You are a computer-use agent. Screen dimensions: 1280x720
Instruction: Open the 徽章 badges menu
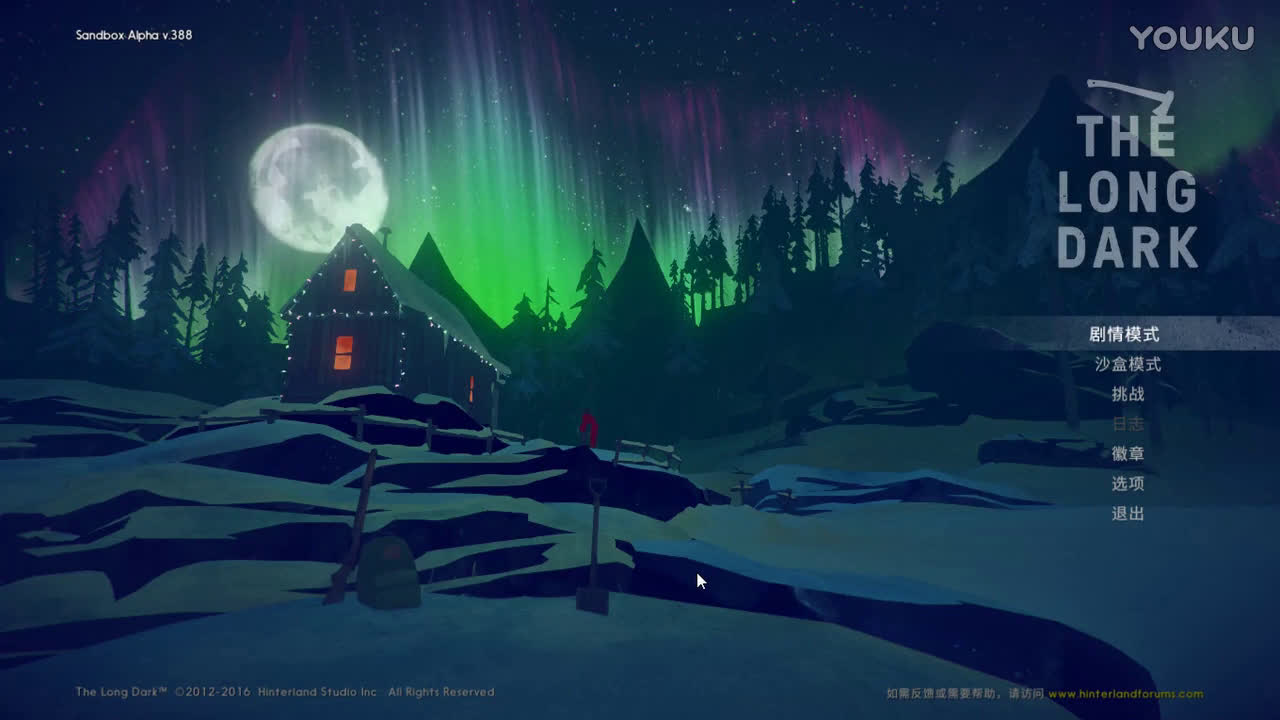click(1128, 454)
